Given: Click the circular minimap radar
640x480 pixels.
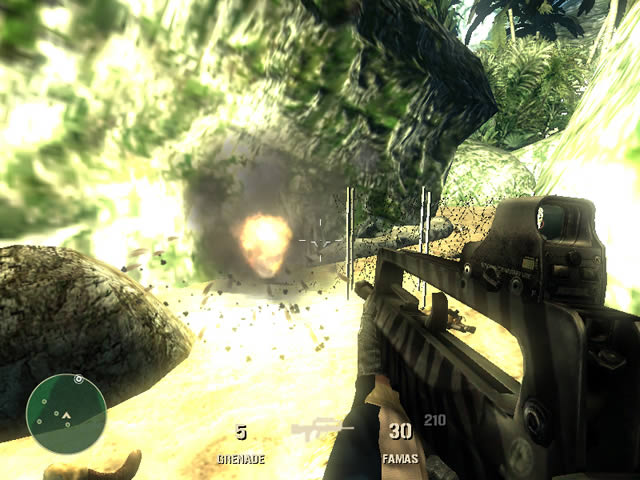Looking at the screenshot, I should coord(66,414).
